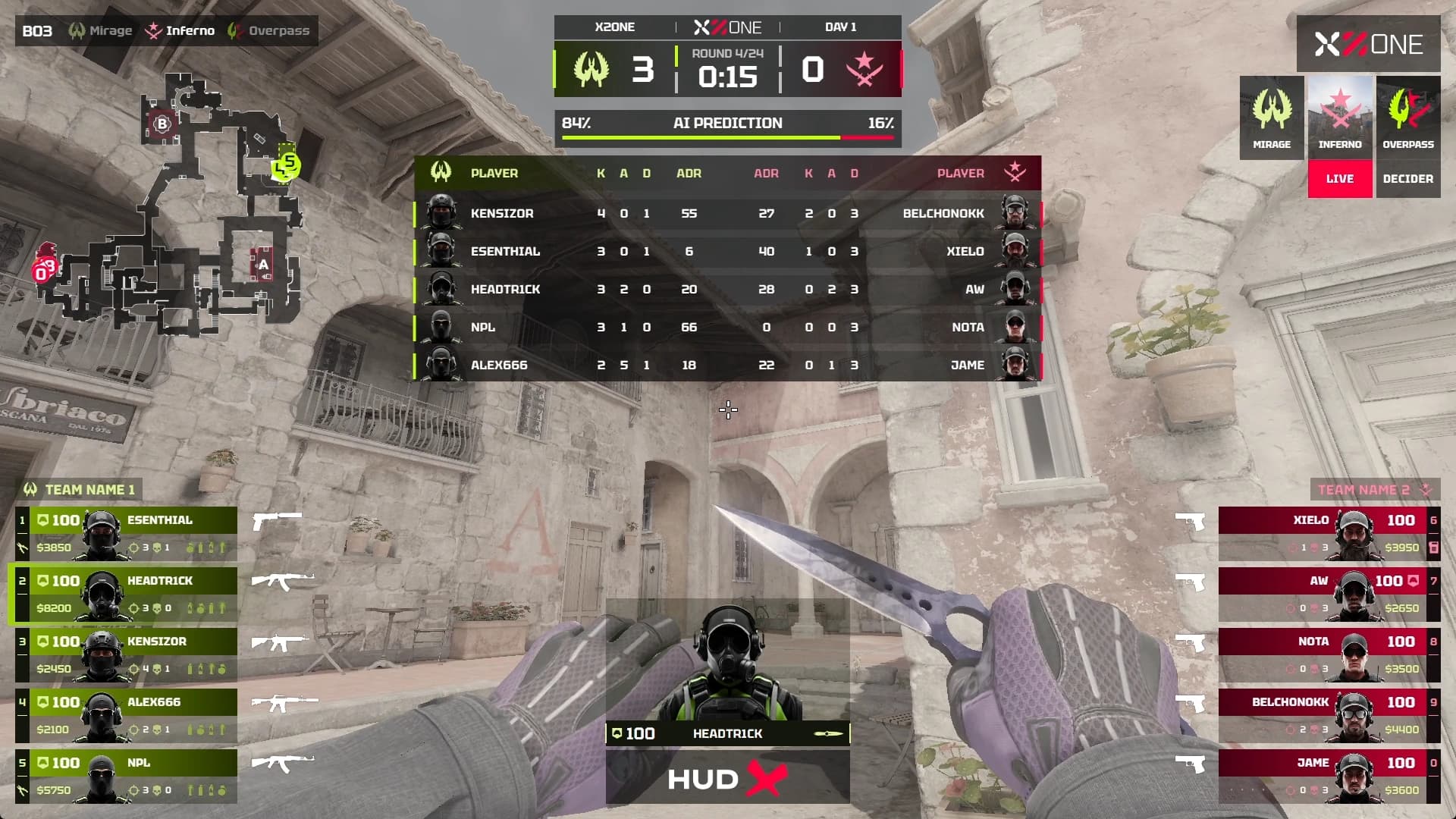Choose ALEX666's player card
This screenshot has width=1456, height=819.
pos(126,715)
